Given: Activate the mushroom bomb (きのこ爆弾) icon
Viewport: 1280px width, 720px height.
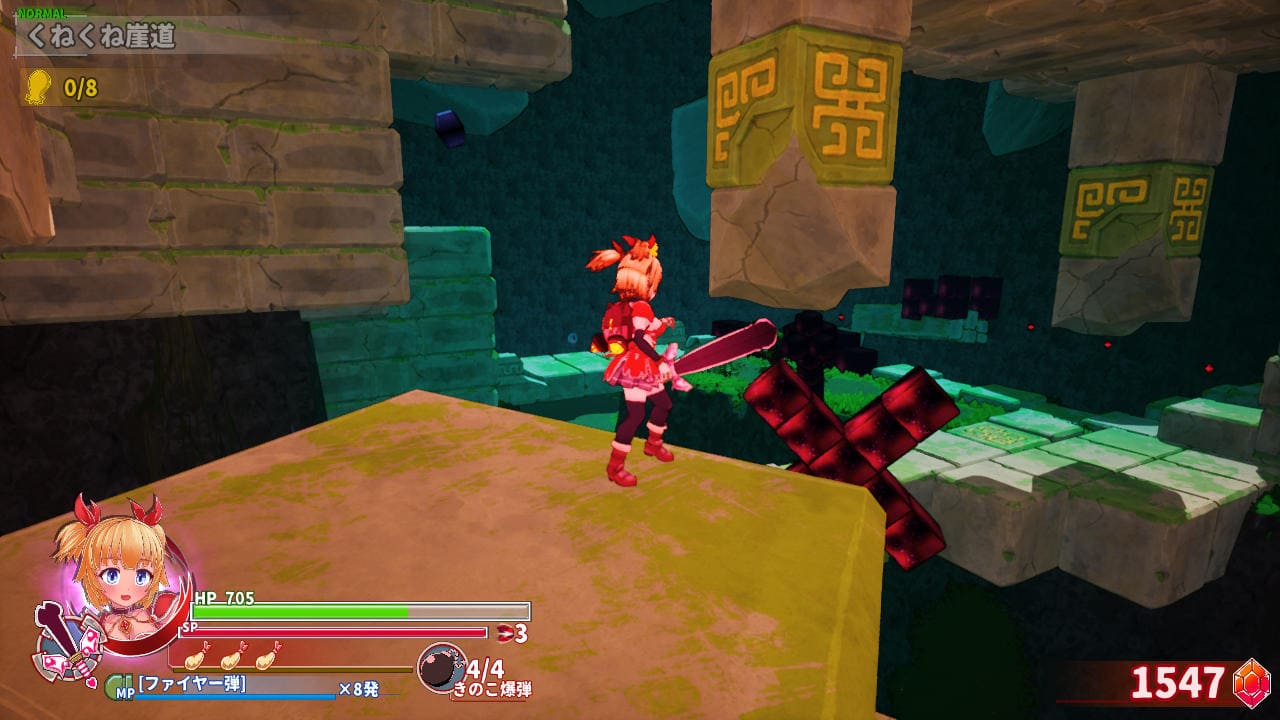Looking at the screenshot, I should click(440, 668).
